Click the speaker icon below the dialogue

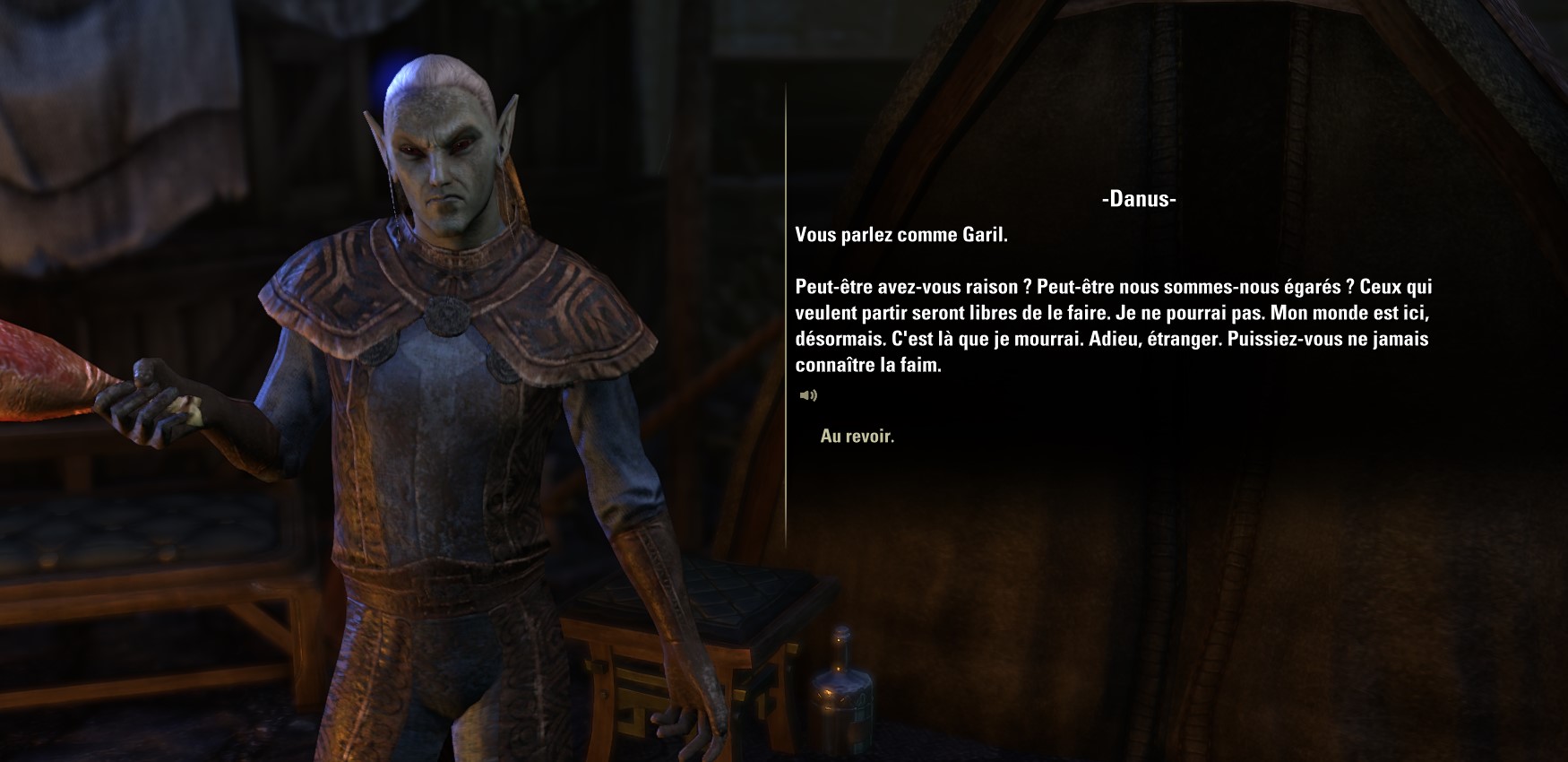(808, 395)
